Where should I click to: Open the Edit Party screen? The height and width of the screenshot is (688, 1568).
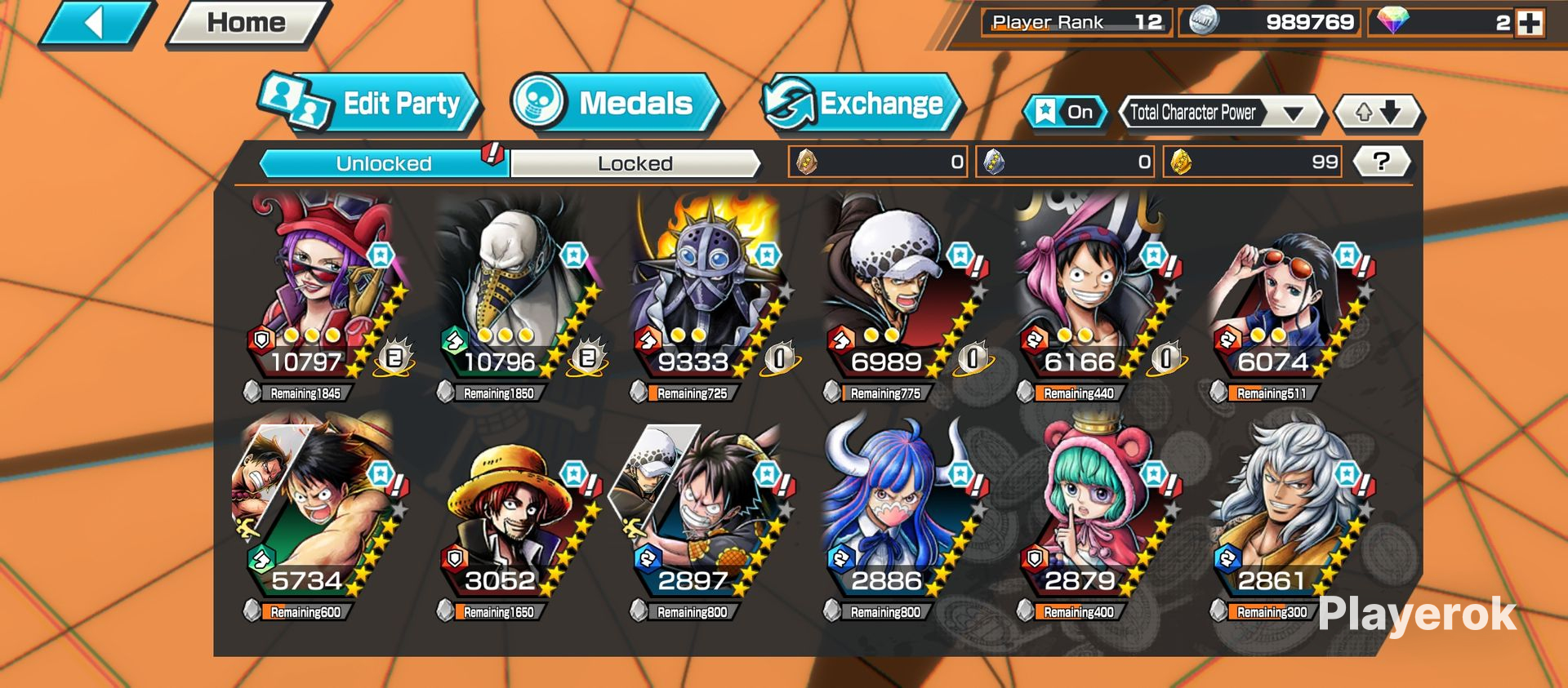click(x=371, y=104)
